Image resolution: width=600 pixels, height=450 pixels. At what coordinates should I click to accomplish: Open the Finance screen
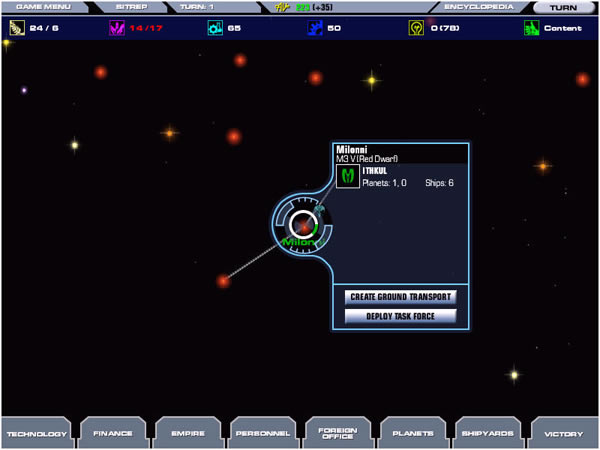112,433
